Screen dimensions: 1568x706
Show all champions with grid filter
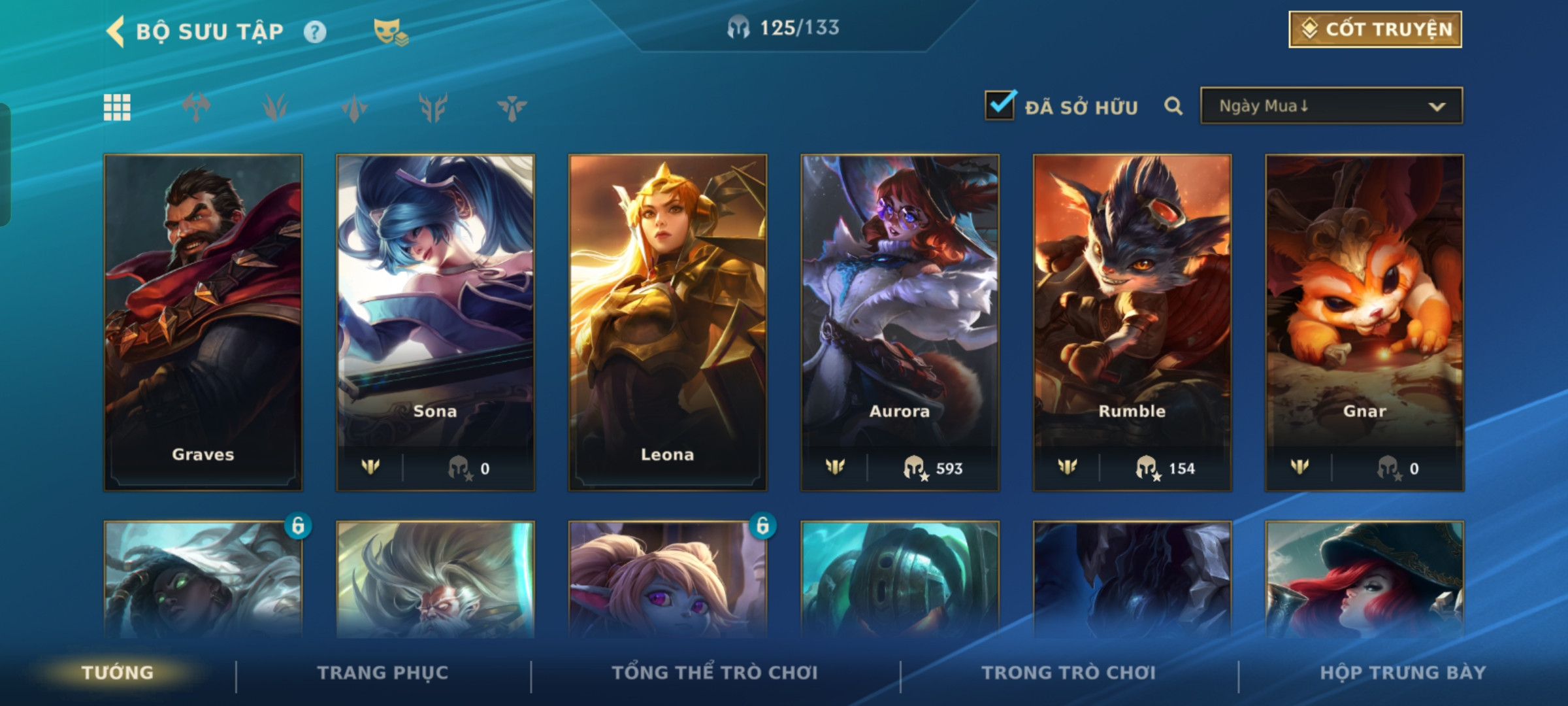[x=118, y=107]
